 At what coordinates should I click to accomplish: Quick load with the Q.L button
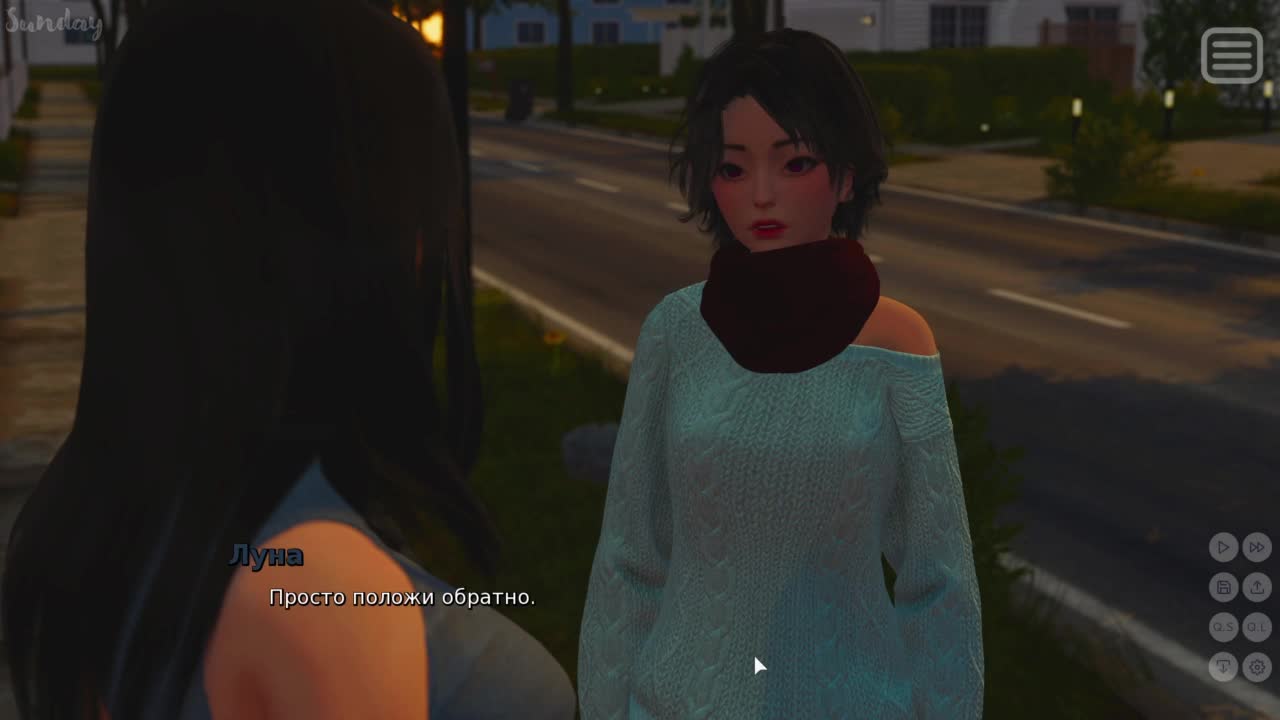[1257, 627]
